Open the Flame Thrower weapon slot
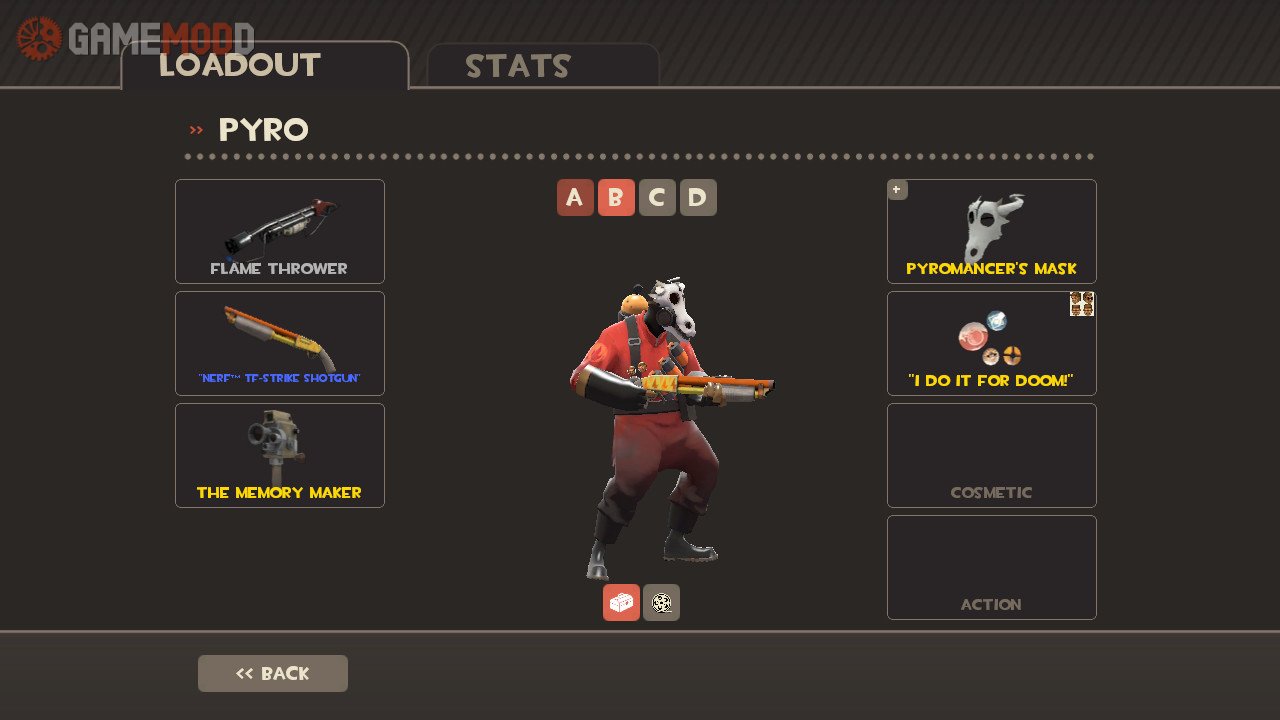Screen dimensions: 1280x720 click(280, 231)
